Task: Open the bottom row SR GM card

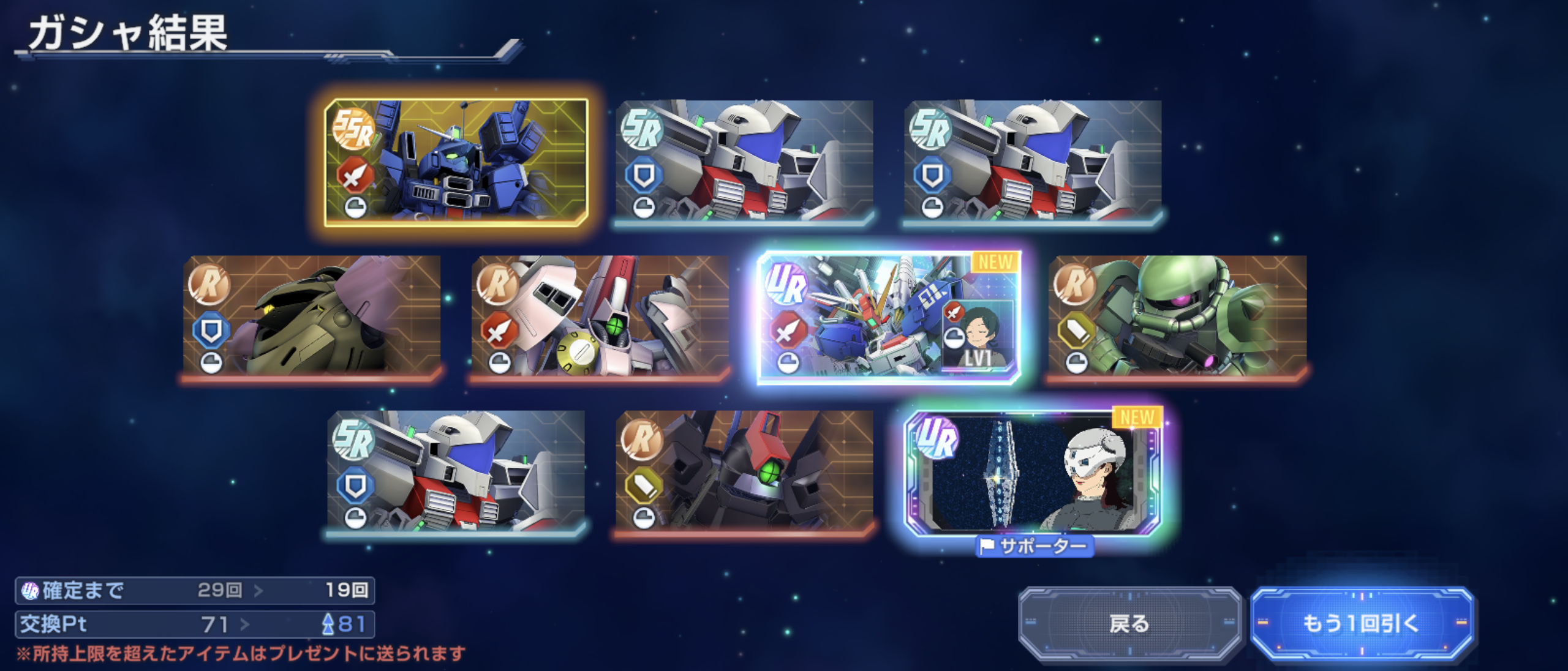Action: pyautogui.click(x=456, y=471)
